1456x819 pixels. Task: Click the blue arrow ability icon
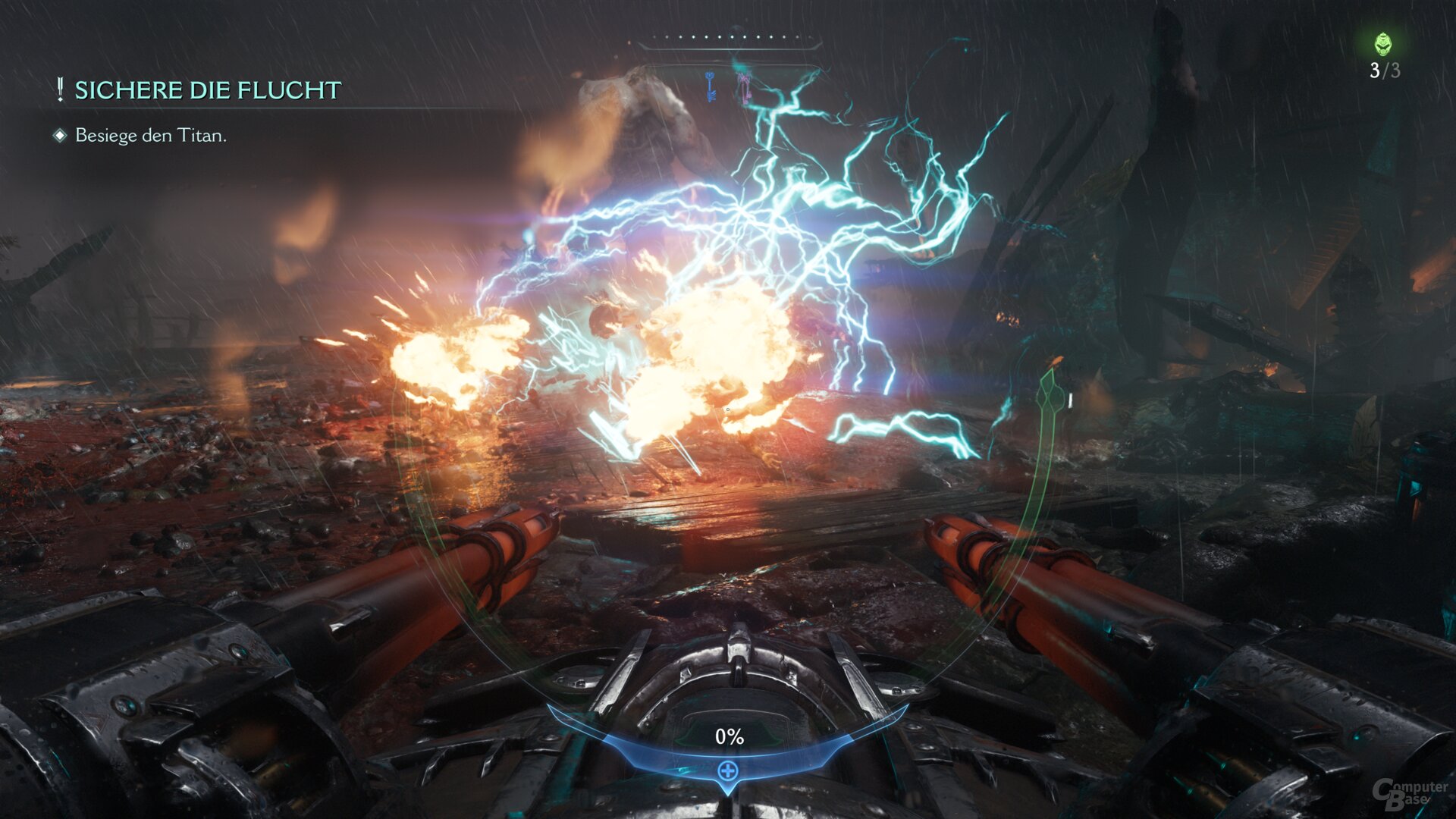click(710, 86)
